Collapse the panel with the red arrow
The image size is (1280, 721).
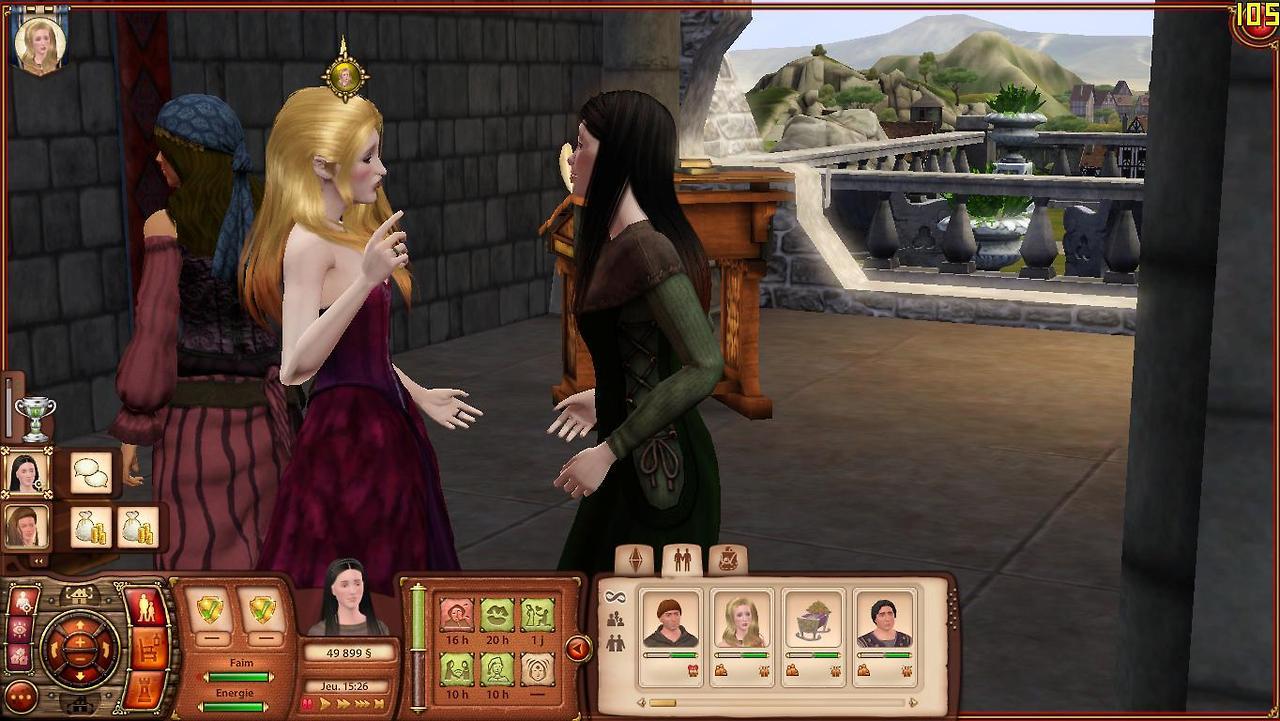577,649
